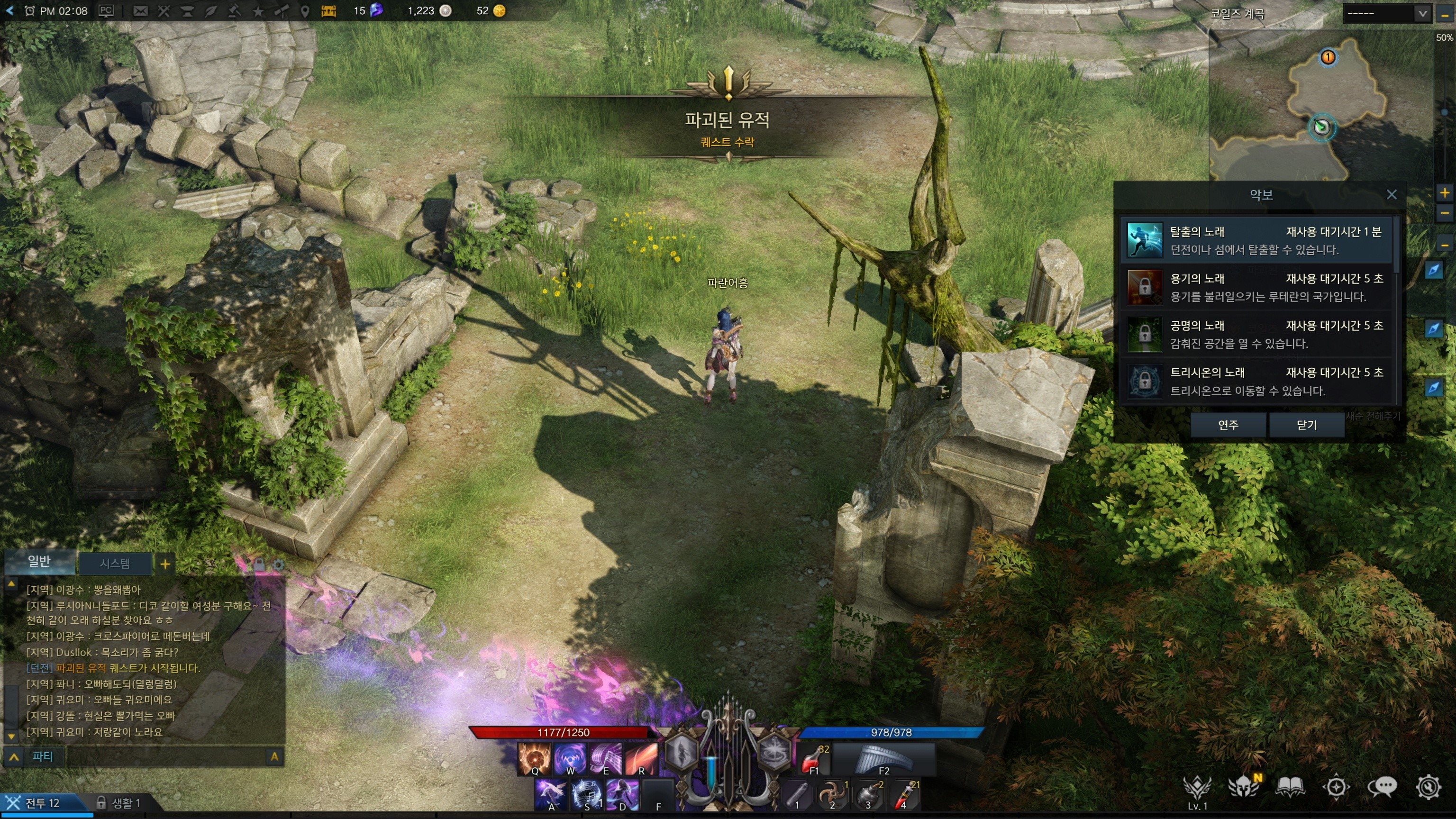Add a new chat tab with plus
Image resolution: width=1456 pixels, height=819 pixels.
165,564
